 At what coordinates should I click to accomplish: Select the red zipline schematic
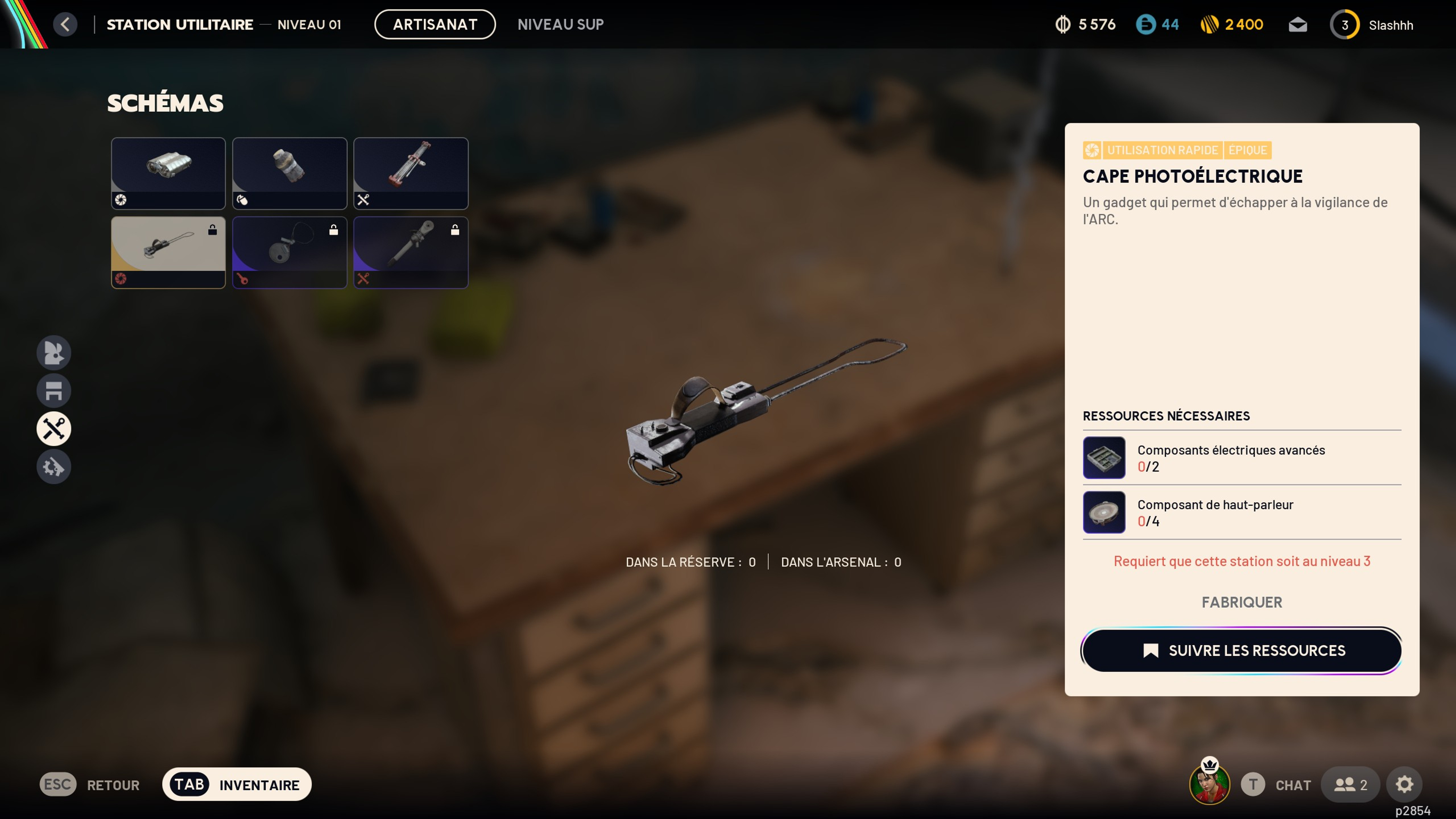tap(410, 173)
